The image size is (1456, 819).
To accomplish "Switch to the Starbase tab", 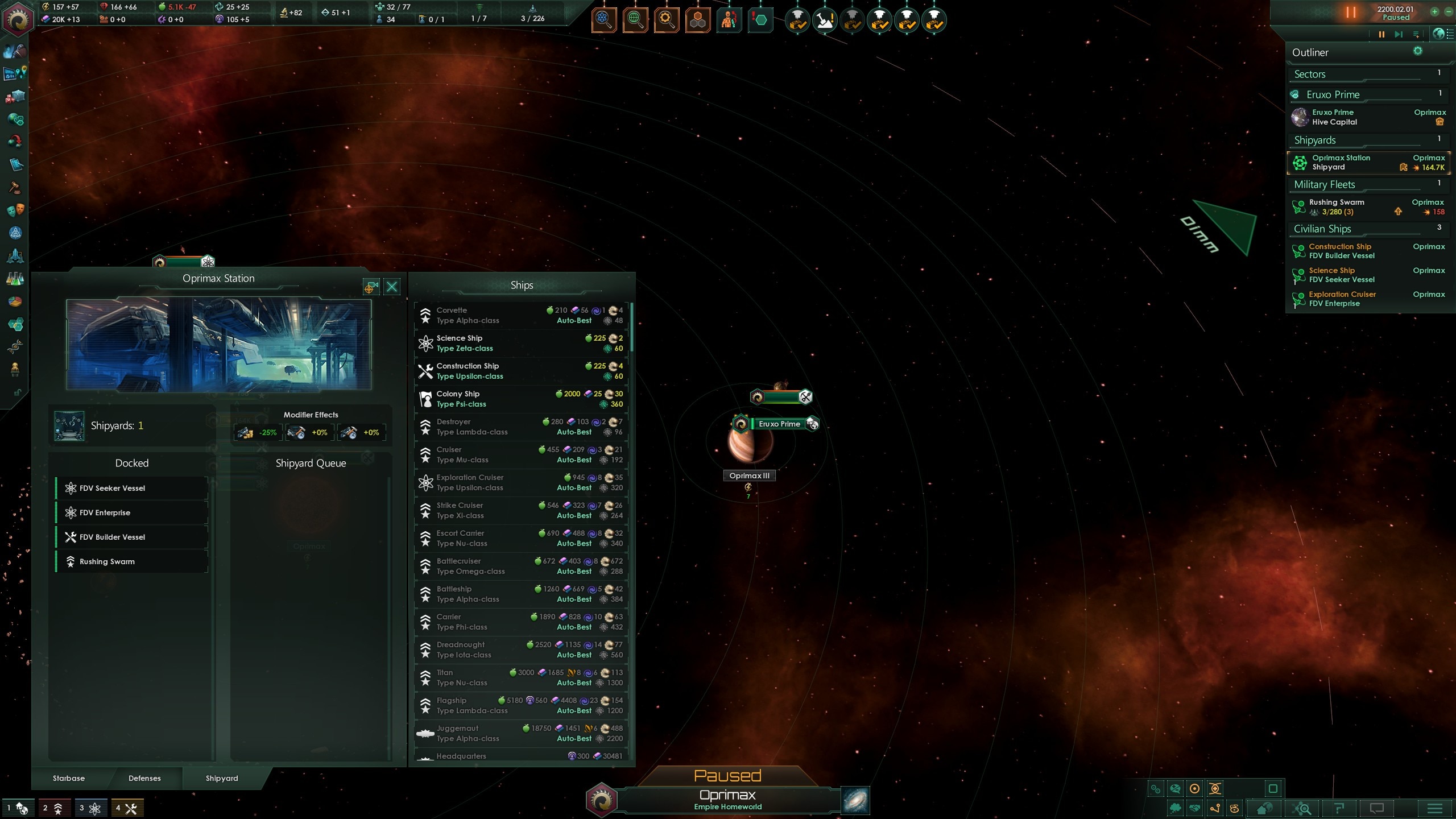I will [x=69, y=778].
